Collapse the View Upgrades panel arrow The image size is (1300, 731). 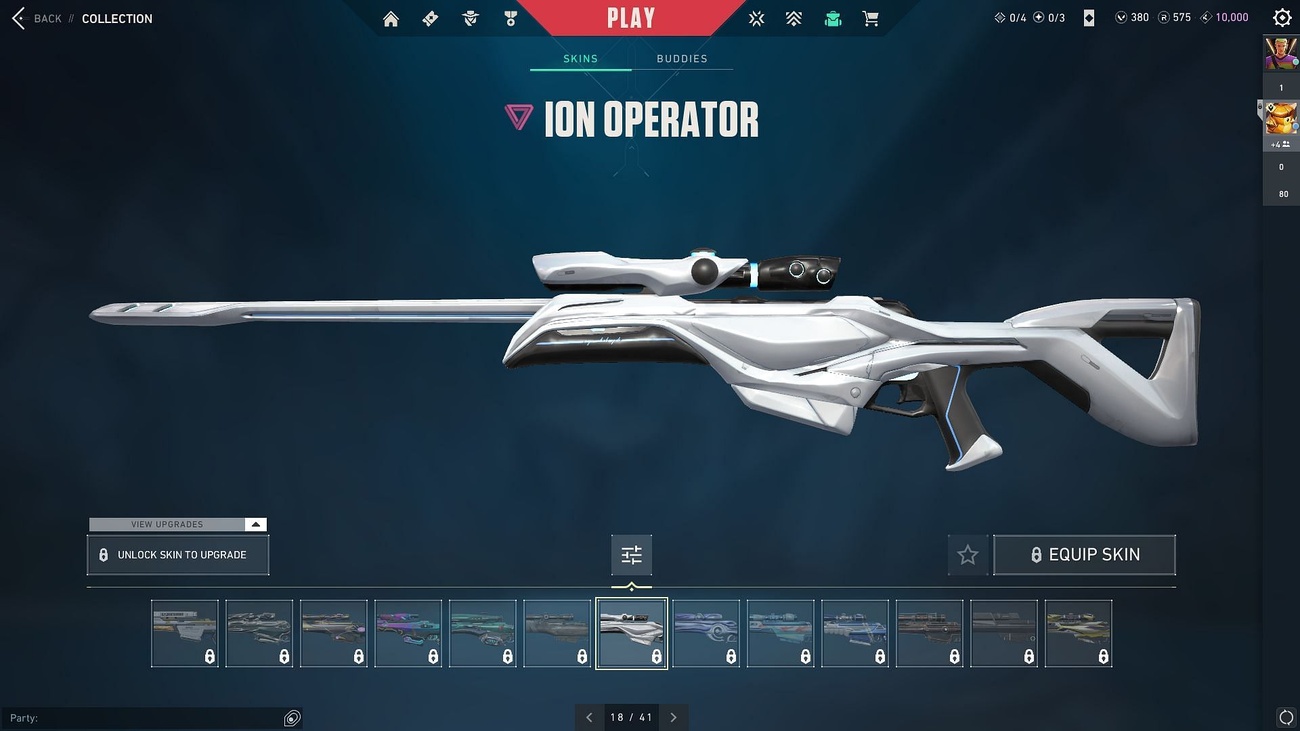point(256,523)
